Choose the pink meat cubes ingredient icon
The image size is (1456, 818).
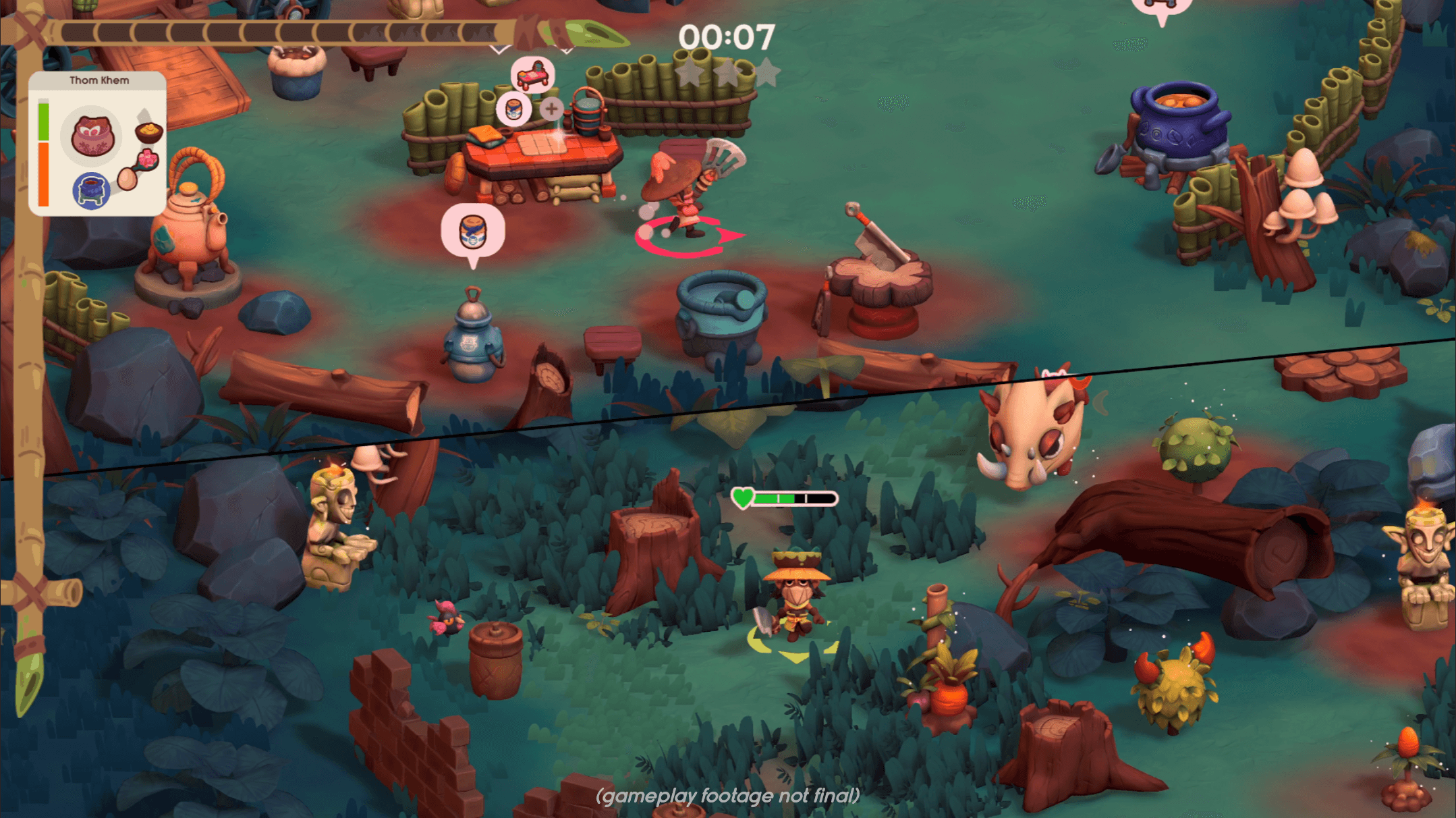point(146,161)
